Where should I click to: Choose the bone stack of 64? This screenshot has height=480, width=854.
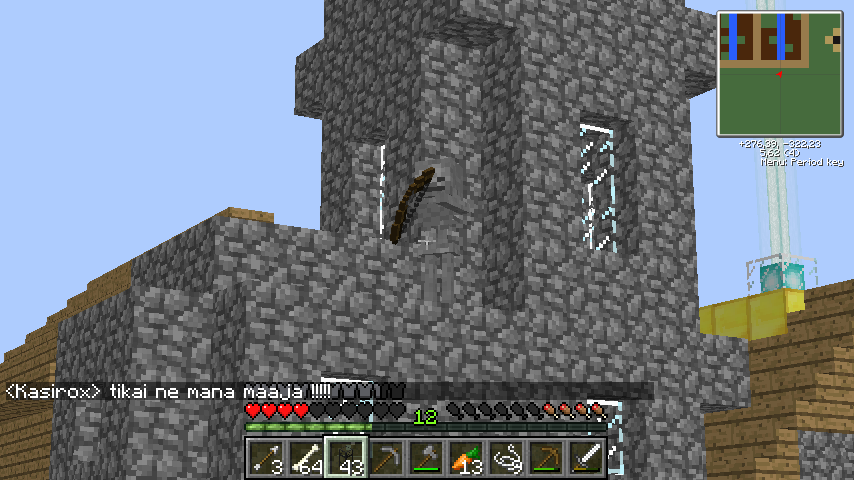tap(306, 458)
